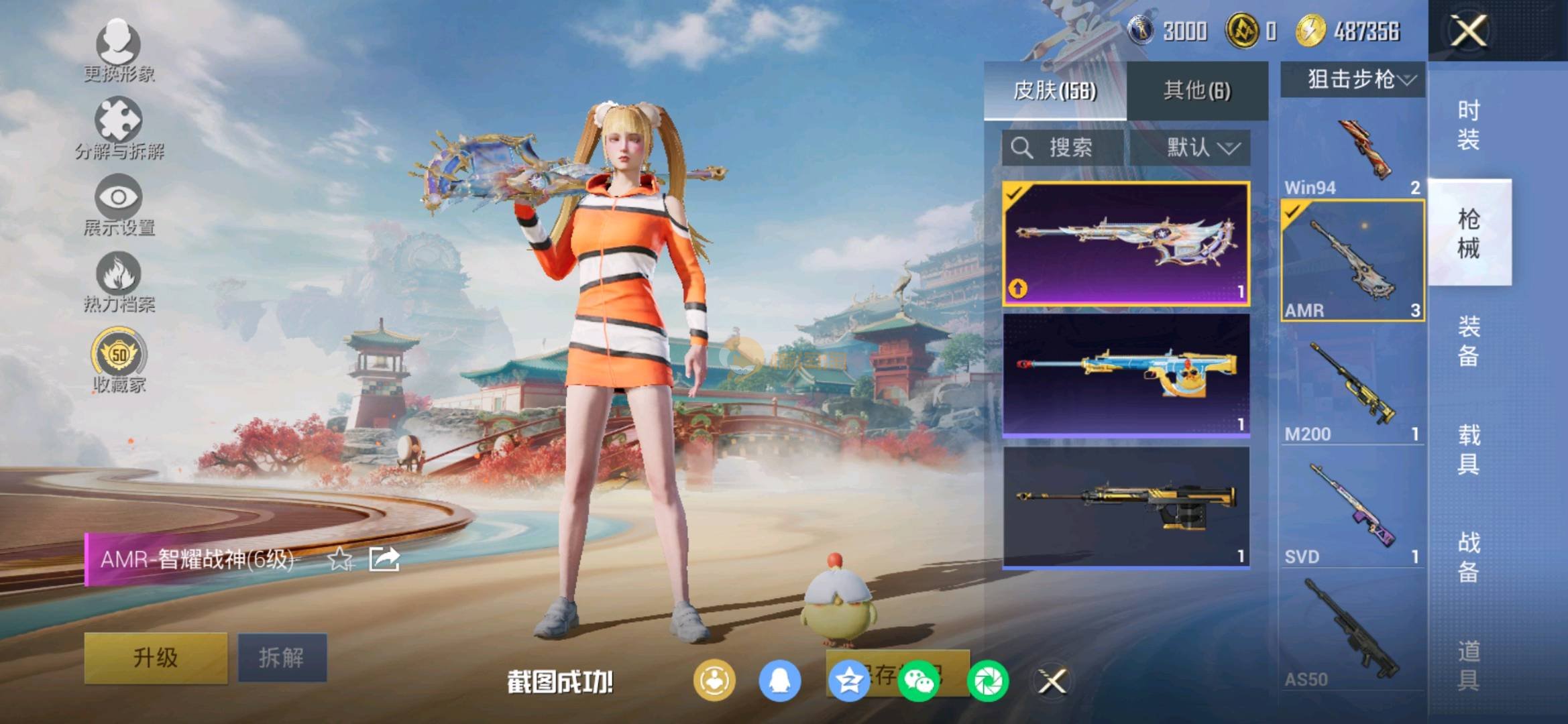Open the 收藏家 collector badge
The width and height of the screenshot is (1568, 724).
[119, 359]
